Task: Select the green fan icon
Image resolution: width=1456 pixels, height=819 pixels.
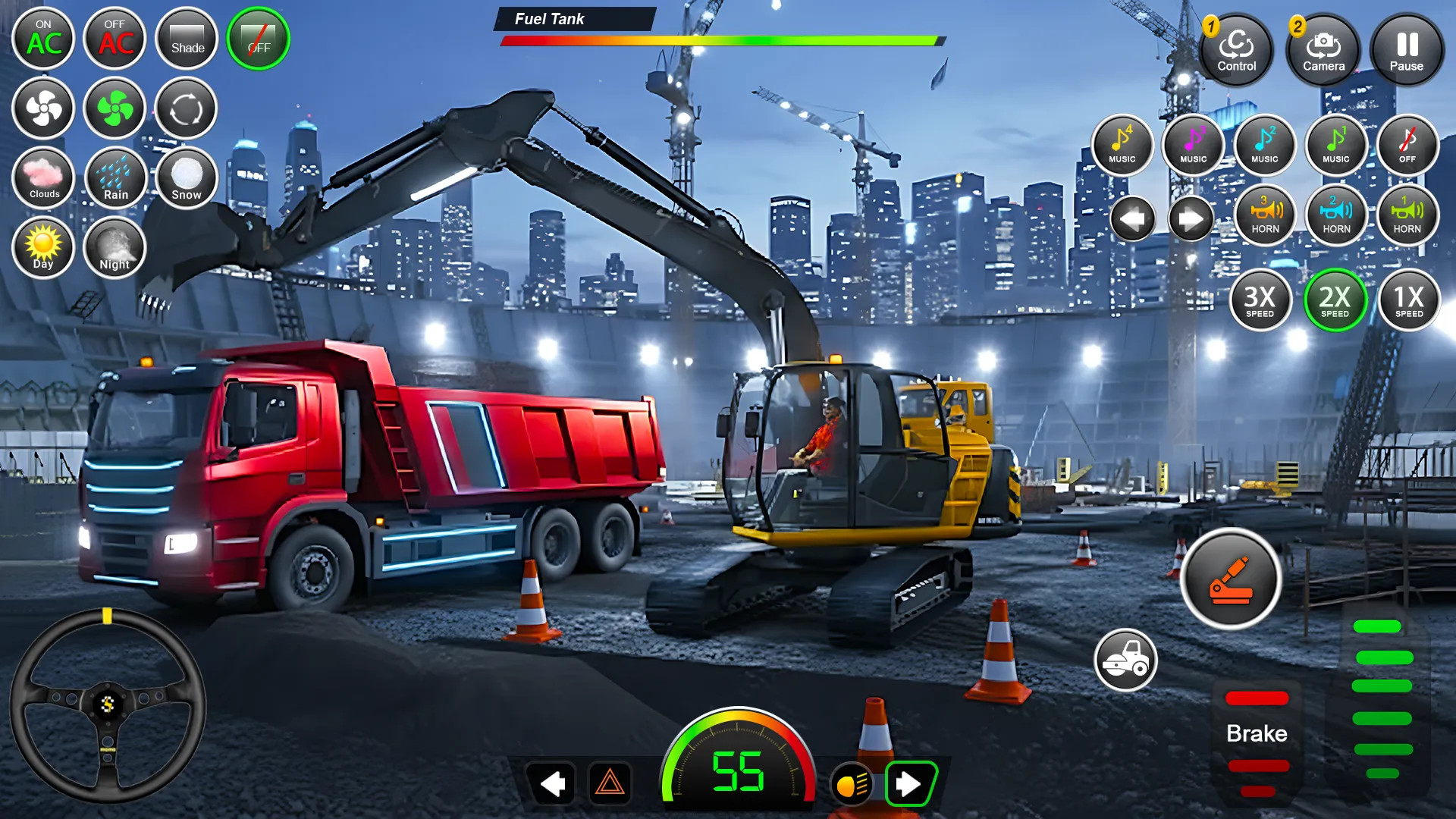Action: [x=115, y=108]
